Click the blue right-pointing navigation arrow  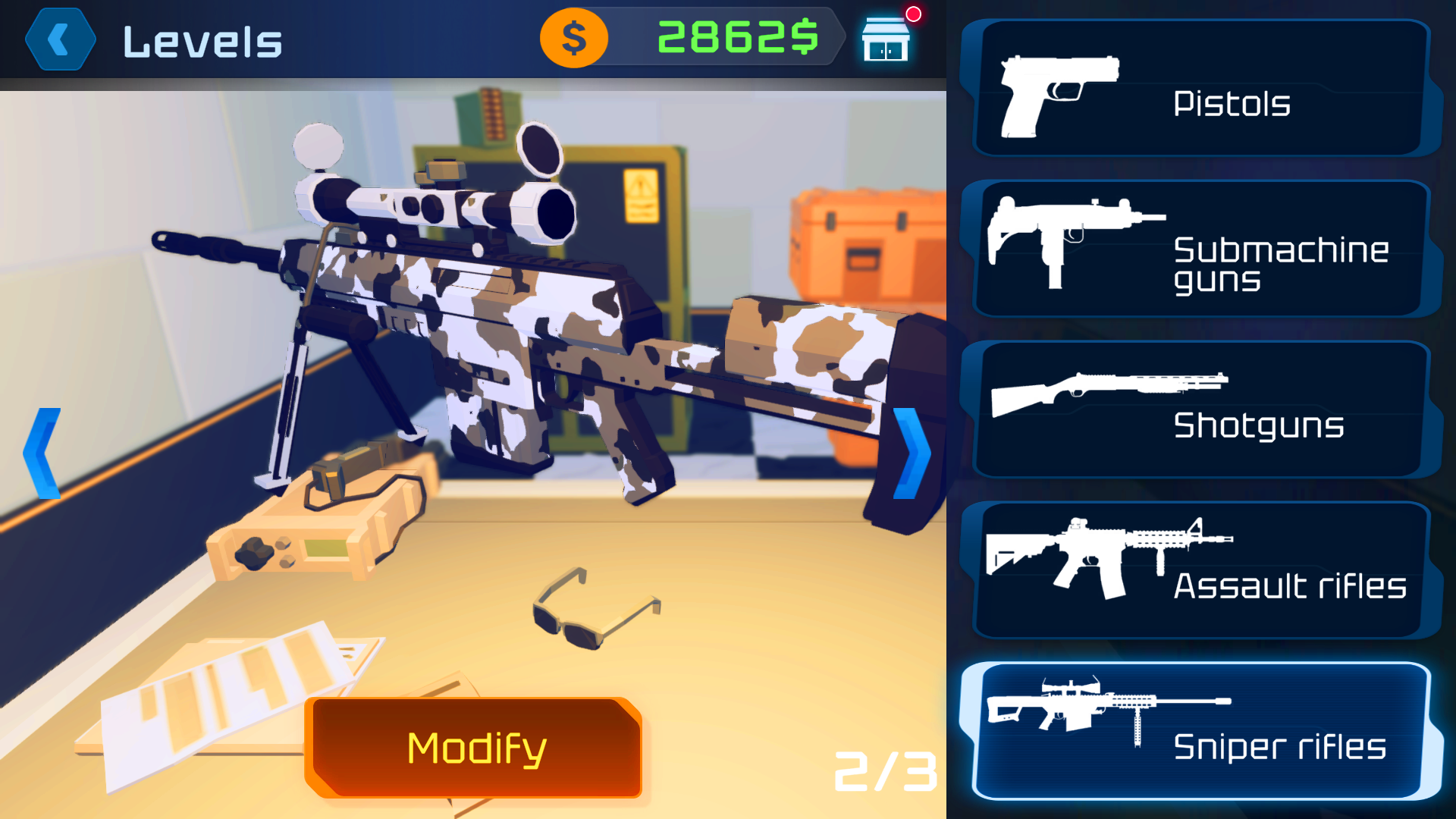912,453
